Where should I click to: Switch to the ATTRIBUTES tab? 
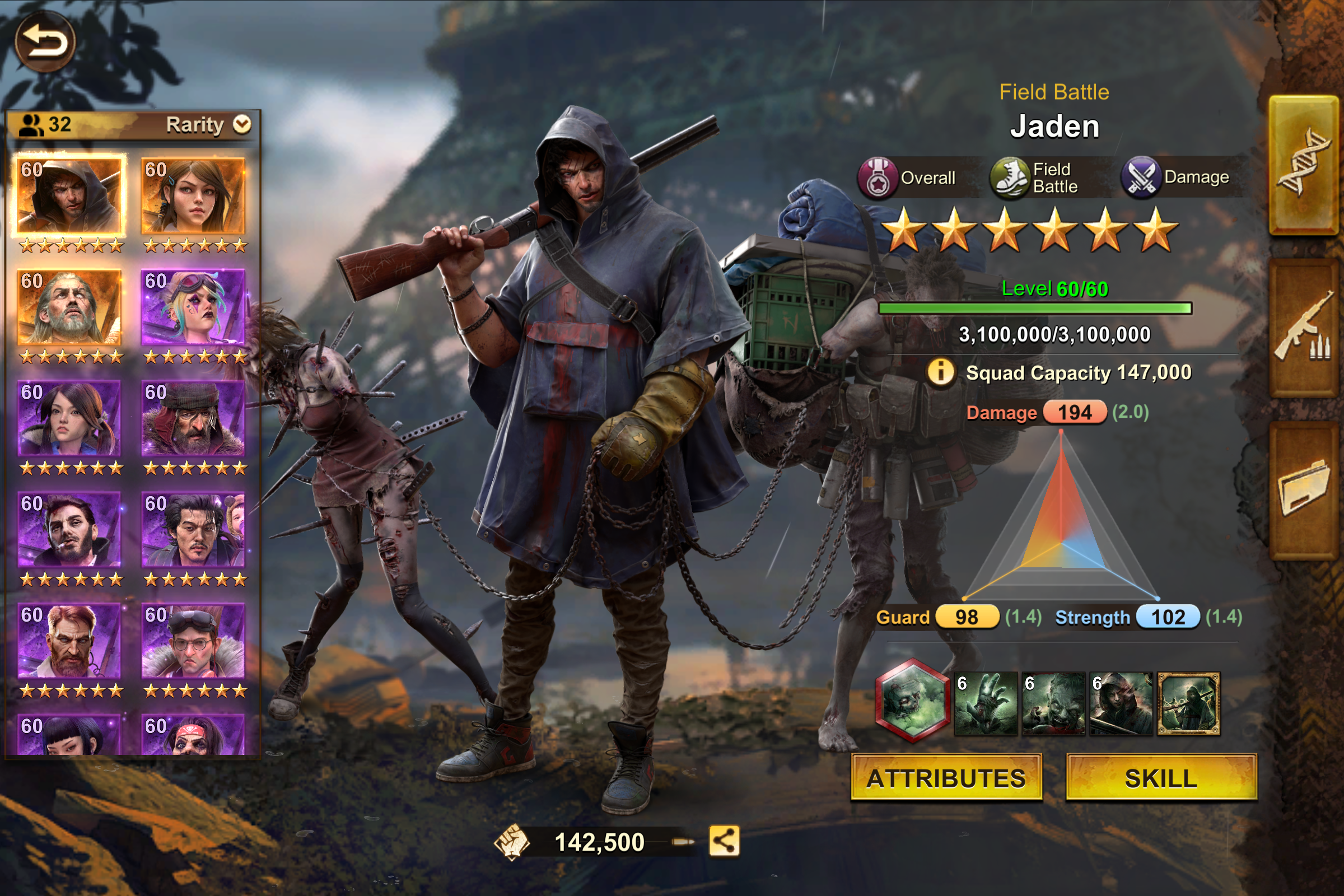946,778
